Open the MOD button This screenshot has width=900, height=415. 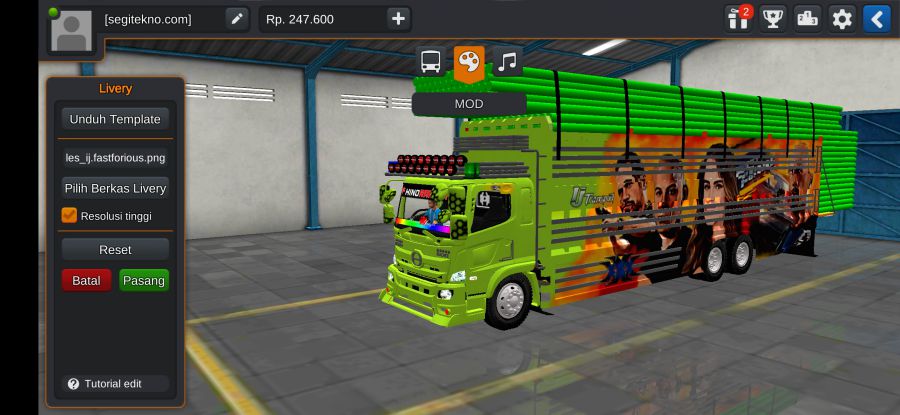pyautogui.click(x=469, y=103)
